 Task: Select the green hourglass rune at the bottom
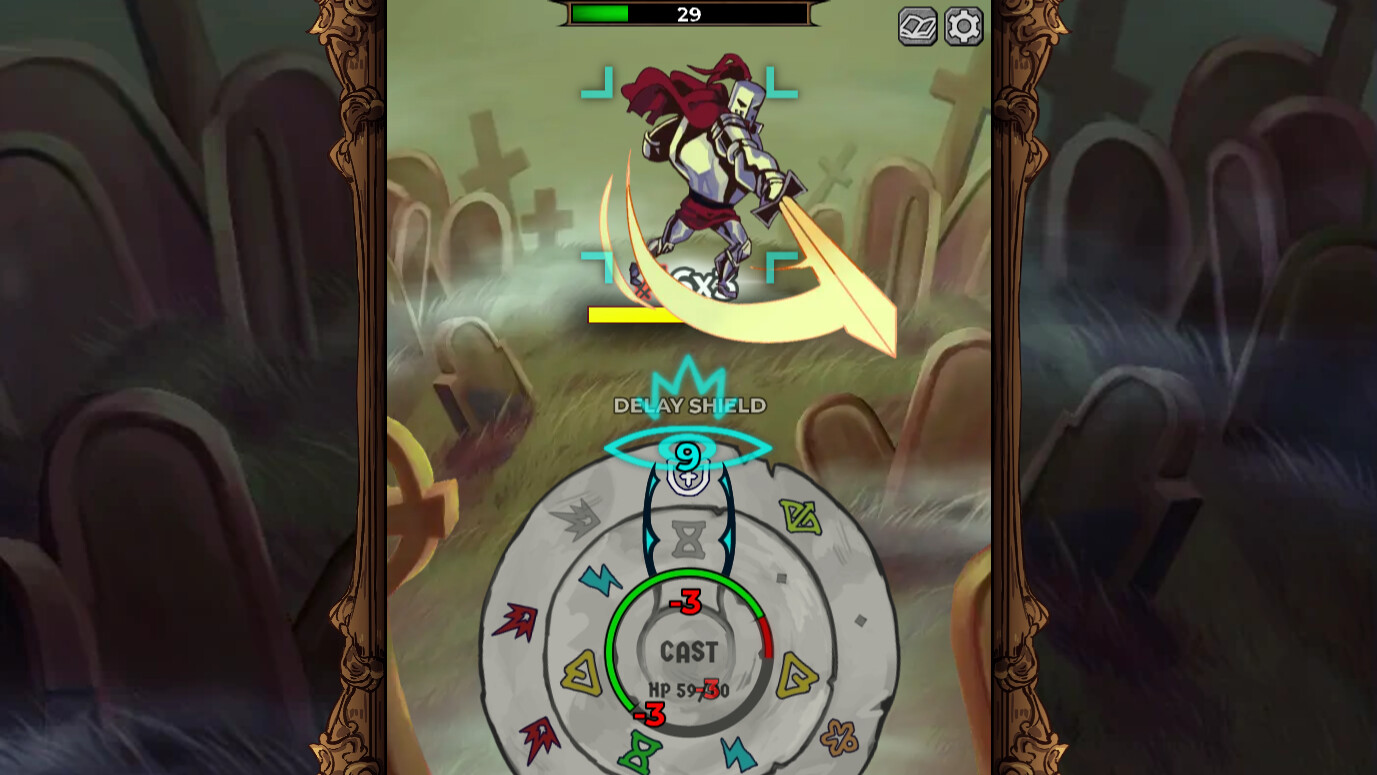point(639,749)
